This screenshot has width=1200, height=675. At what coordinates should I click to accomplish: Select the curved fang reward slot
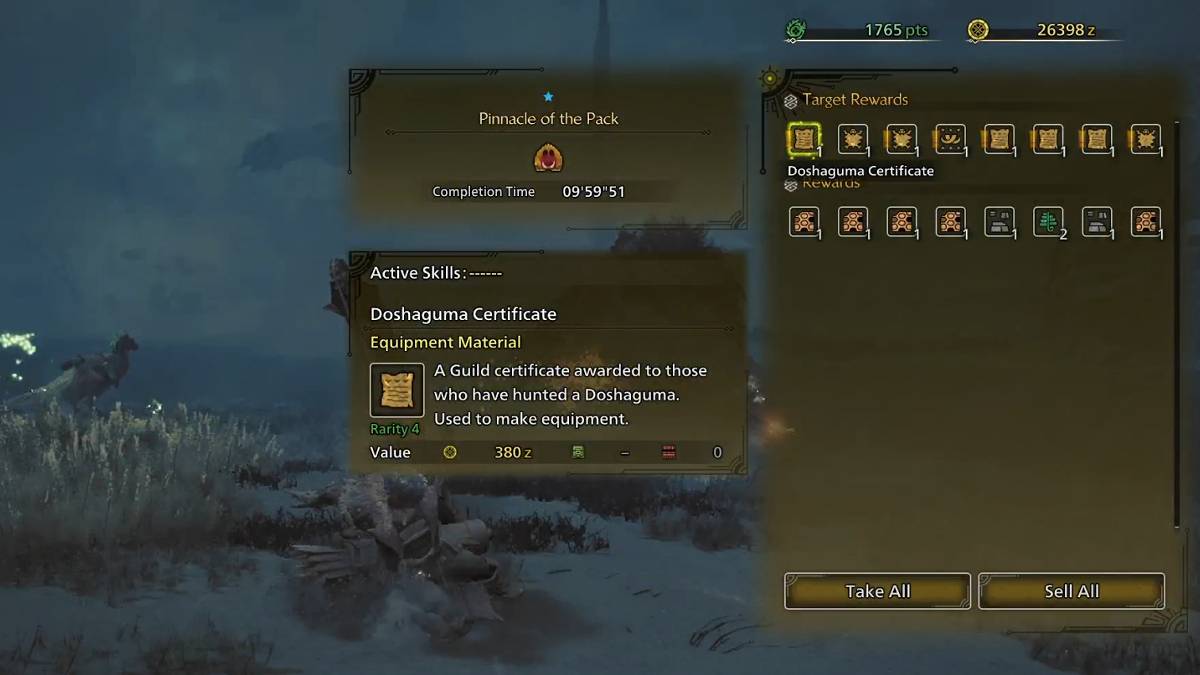949,140
